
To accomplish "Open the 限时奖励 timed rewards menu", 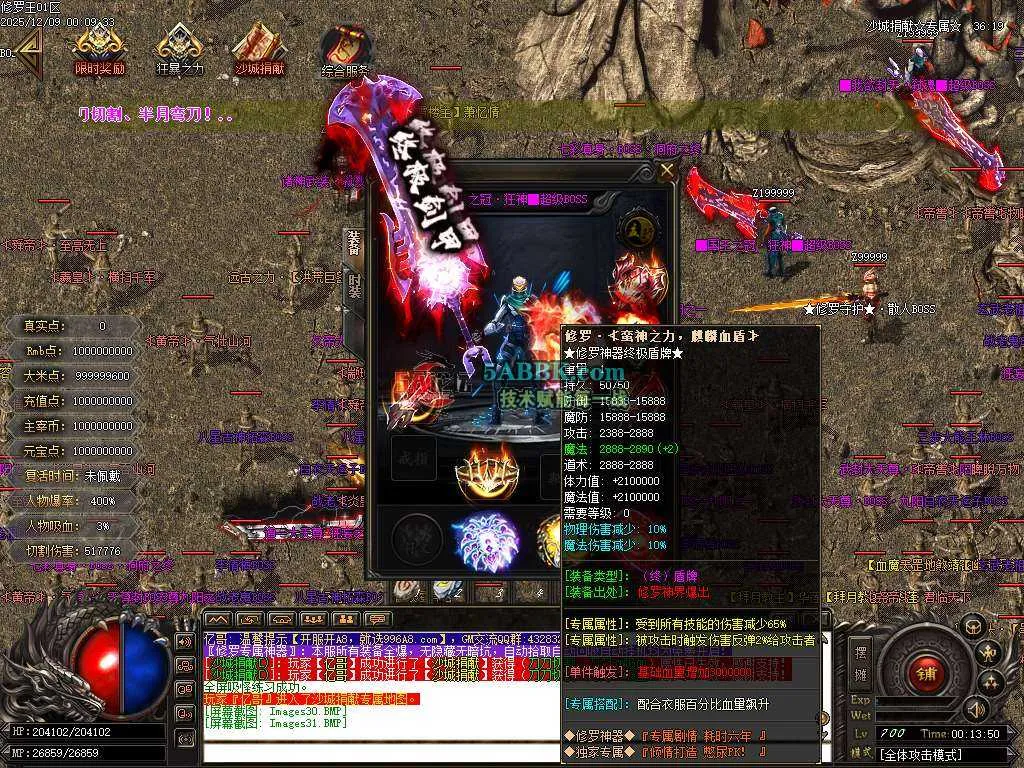I will pyautogui.click(x=100, y=50).
